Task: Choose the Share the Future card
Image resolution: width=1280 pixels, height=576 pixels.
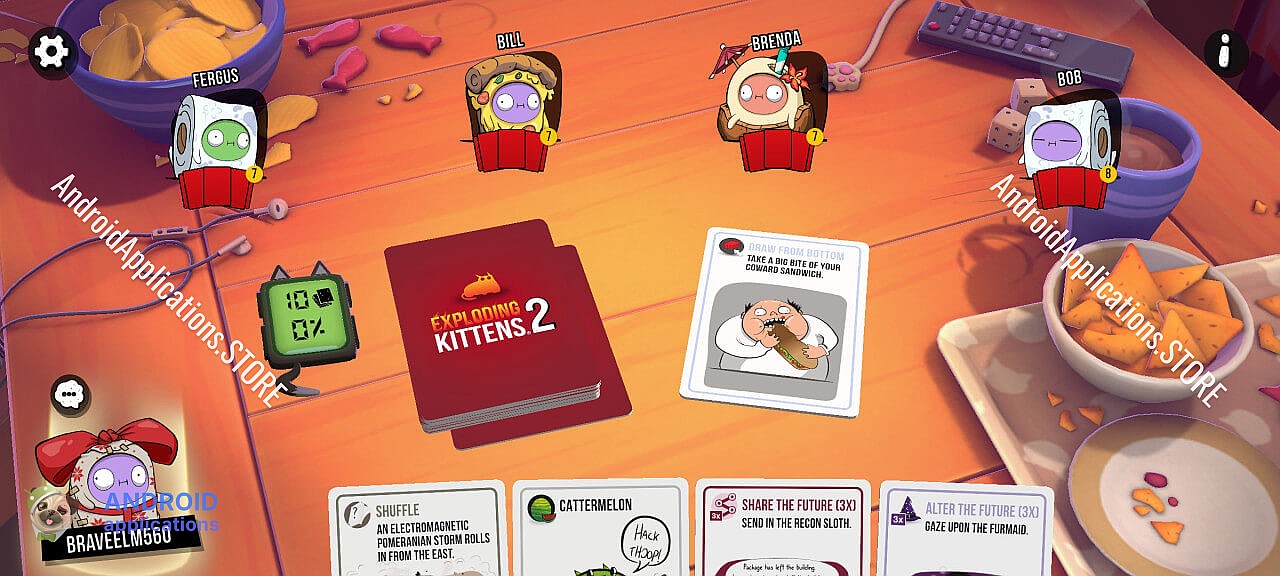Action: point(783,530)
